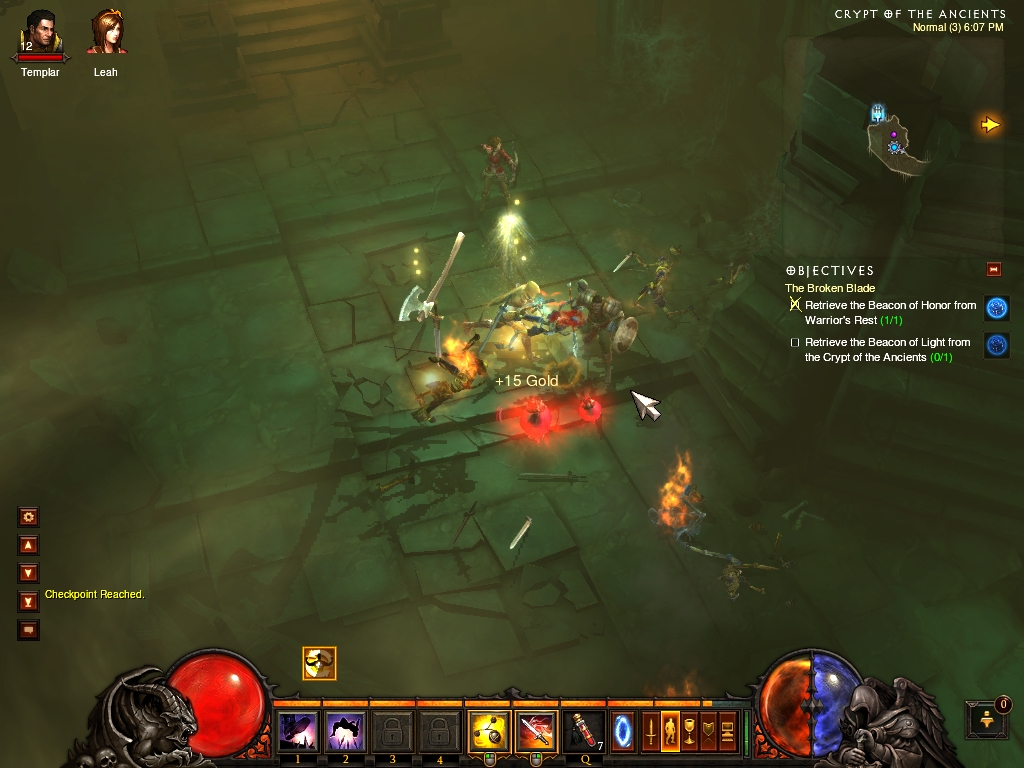Screen dimensions: 1024x768
Task: Select the Templar follower portrait
Action: click(40, 33)
